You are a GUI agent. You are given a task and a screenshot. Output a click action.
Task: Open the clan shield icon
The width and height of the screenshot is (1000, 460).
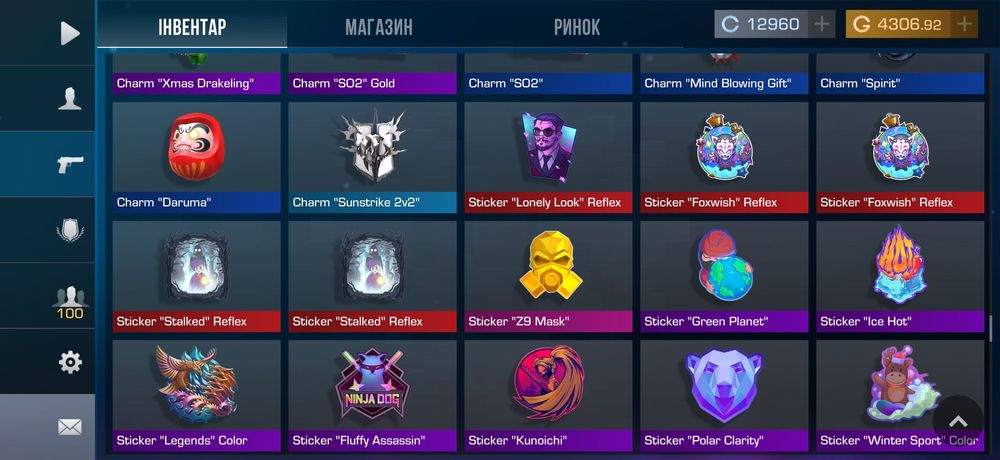[69, 230]
